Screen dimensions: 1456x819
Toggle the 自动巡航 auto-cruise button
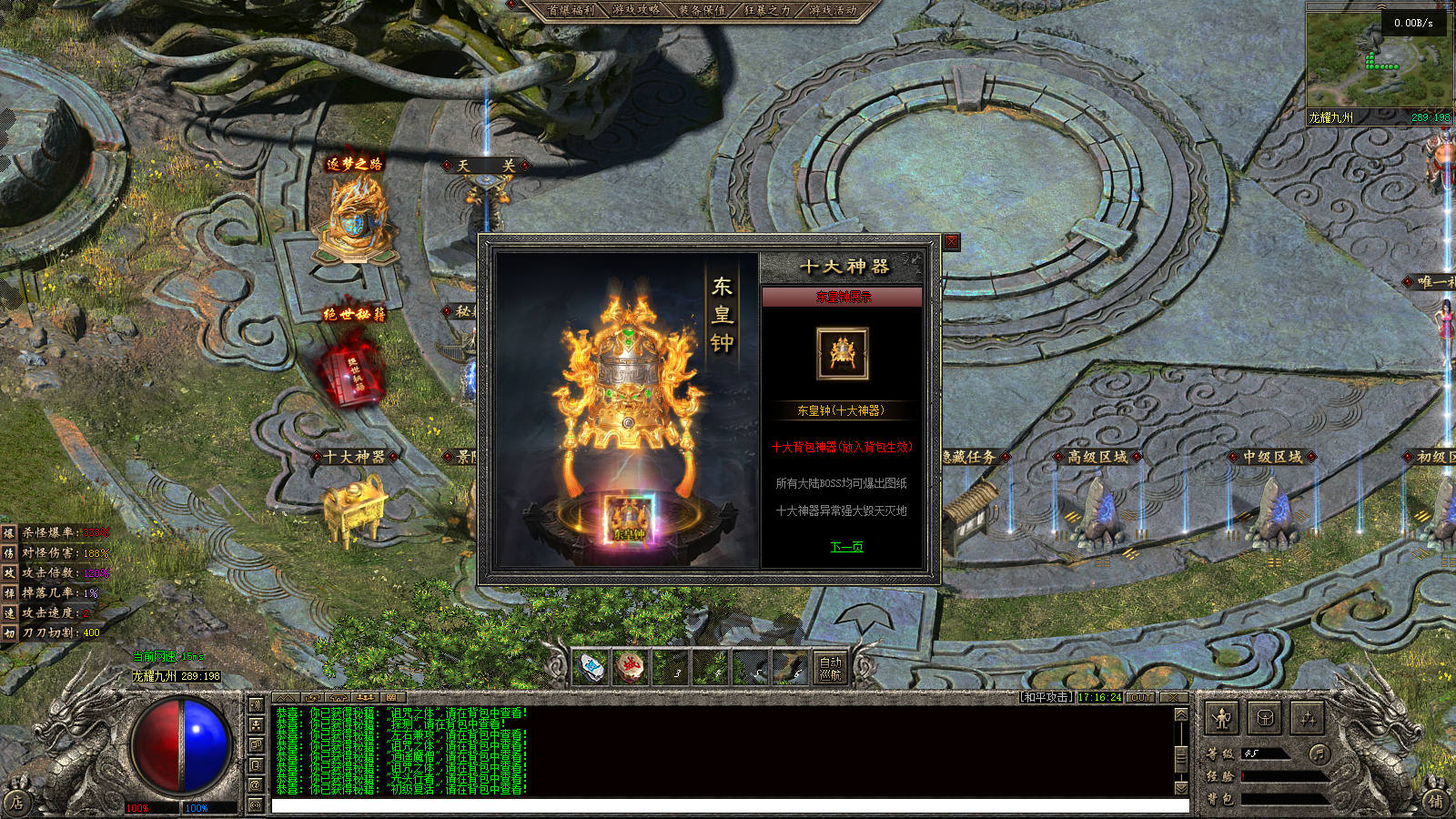coord(831,668)
